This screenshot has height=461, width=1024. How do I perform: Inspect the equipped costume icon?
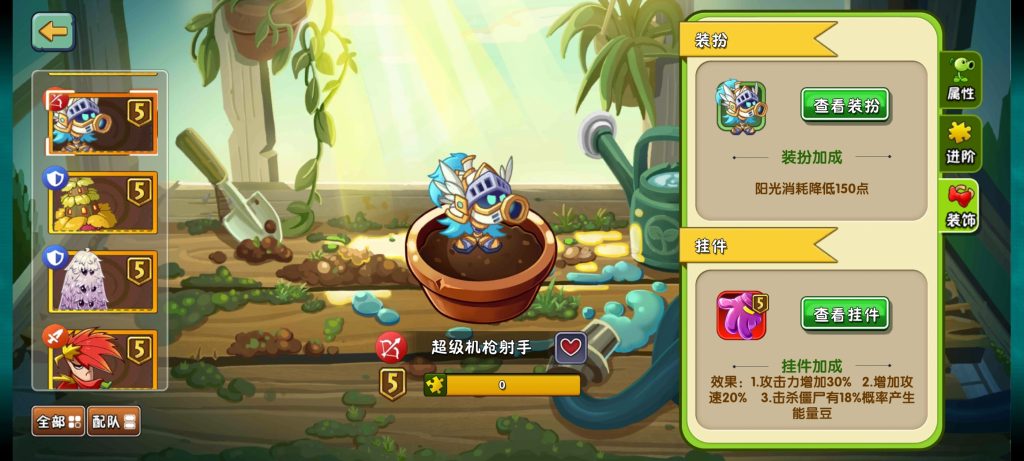(x=741, y=106)
